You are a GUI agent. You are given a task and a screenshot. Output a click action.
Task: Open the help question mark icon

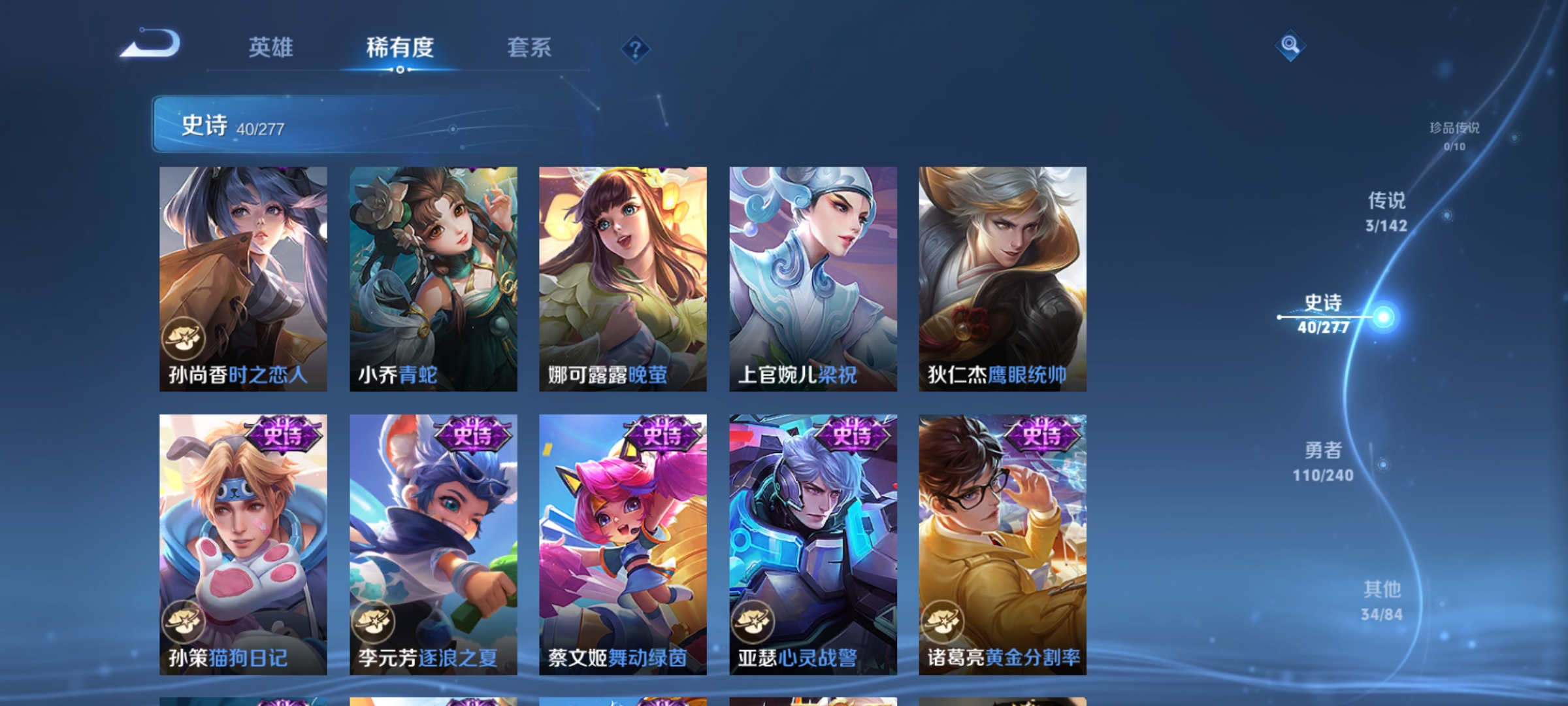pos(634,47)
